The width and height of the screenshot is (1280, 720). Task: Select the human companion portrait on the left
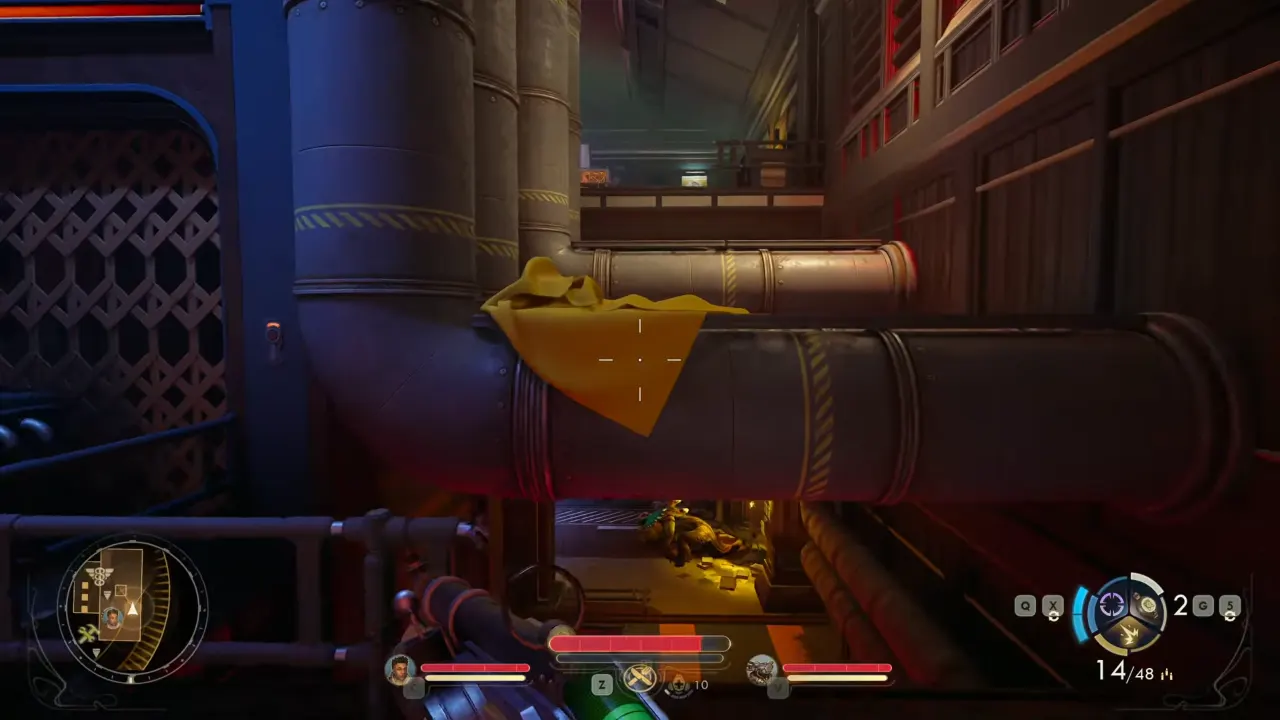(399, 671)
